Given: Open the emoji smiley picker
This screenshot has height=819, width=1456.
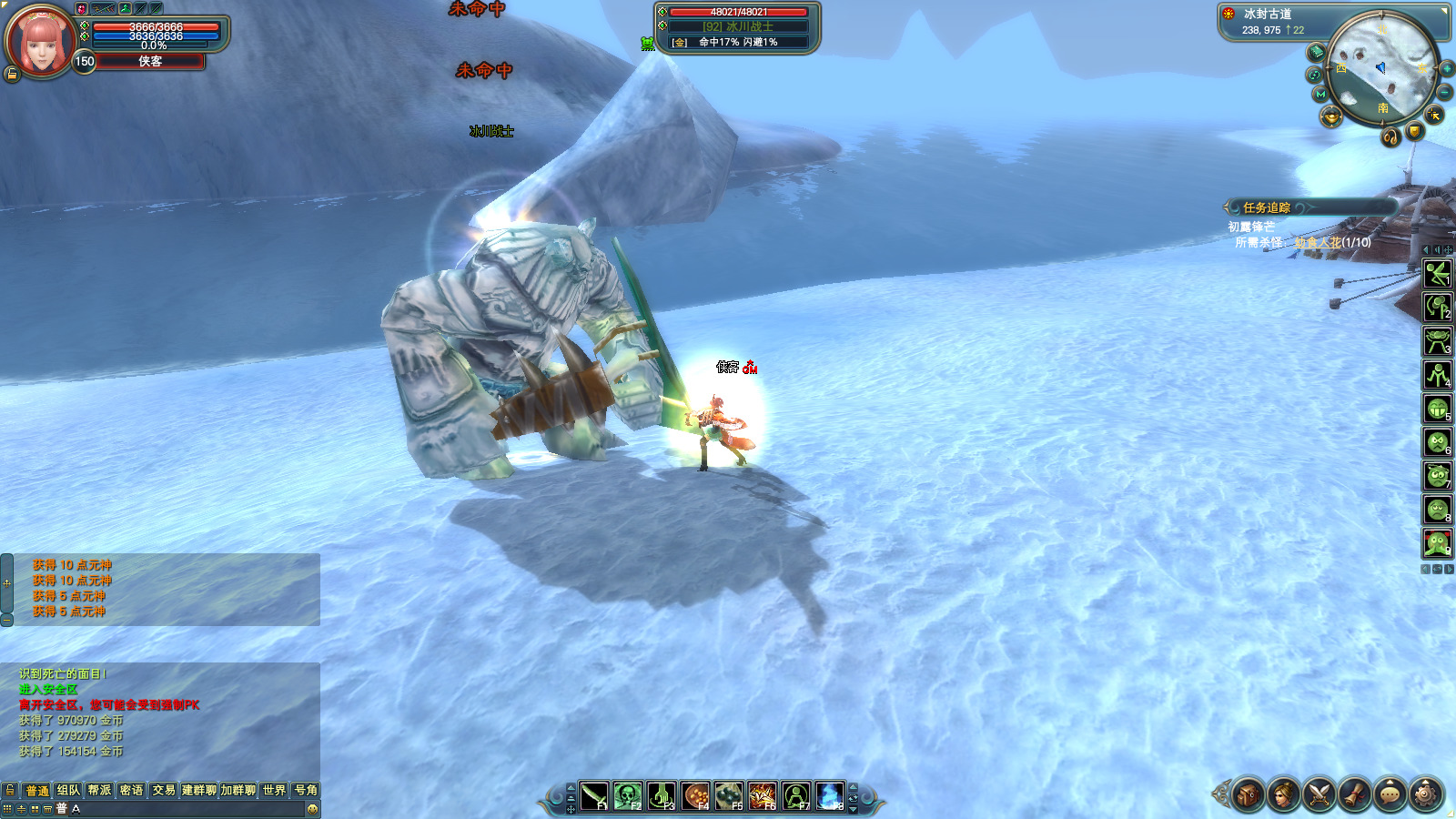Looking at the screenshot, I should (x=312, y=809).
